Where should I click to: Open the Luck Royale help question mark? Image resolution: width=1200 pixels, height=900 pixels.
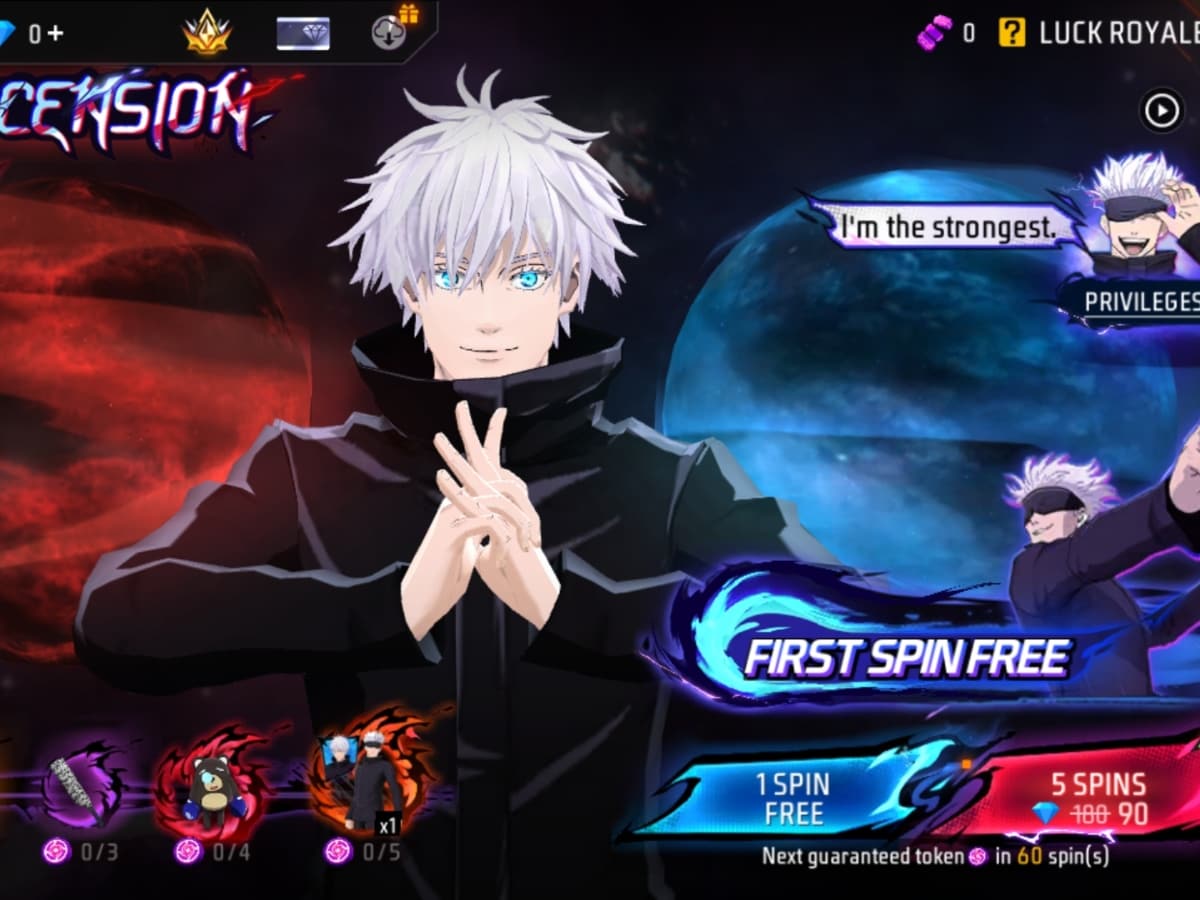coord(1011,33)
